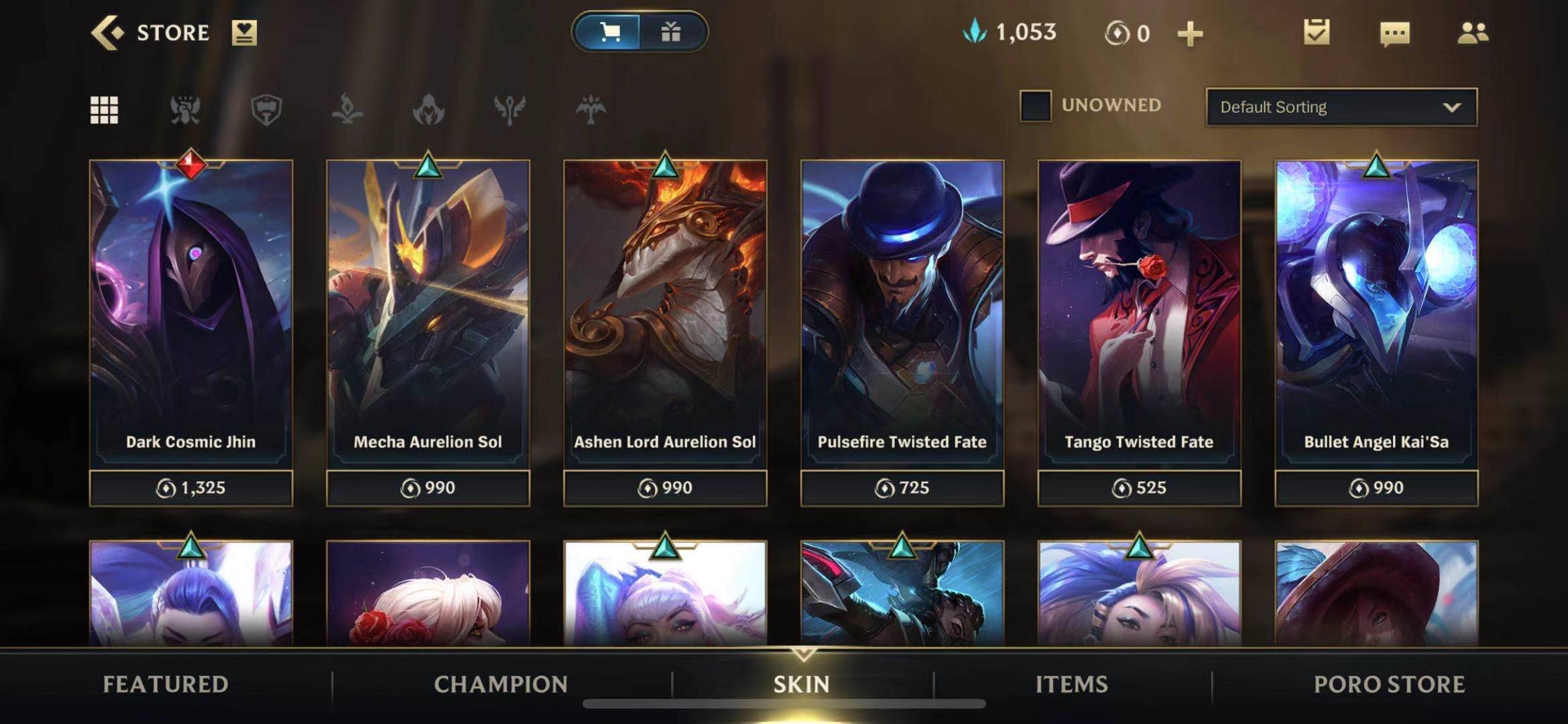Show all skins grid filter
Viewport: 1568px width, 724px height.
pyautogui.click(x=104, y=109)
